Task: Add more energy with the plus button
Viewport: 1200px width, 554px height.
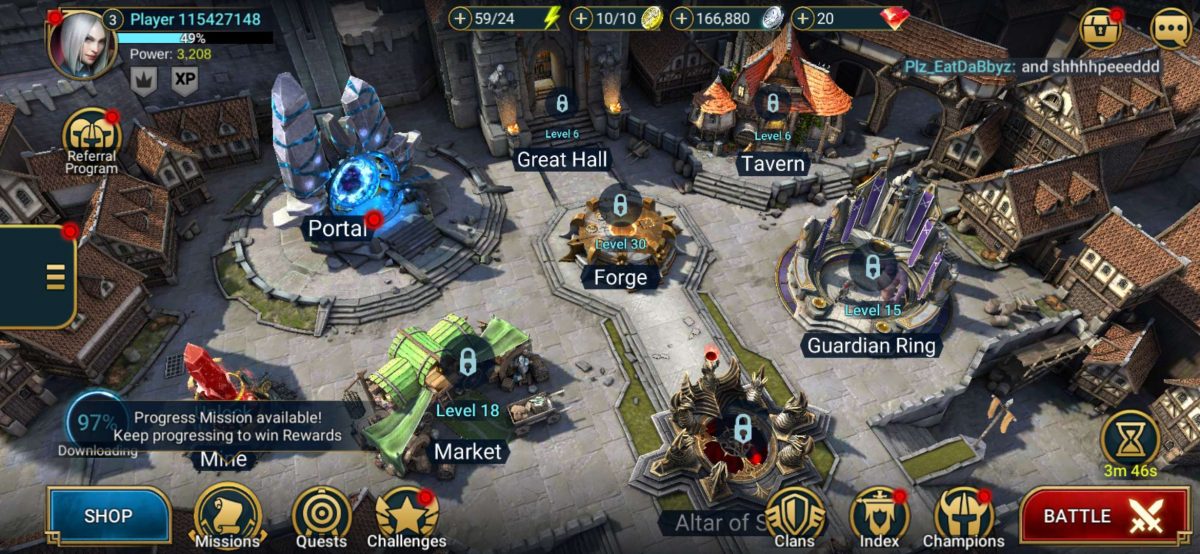Action: click(x=460, y=18)
